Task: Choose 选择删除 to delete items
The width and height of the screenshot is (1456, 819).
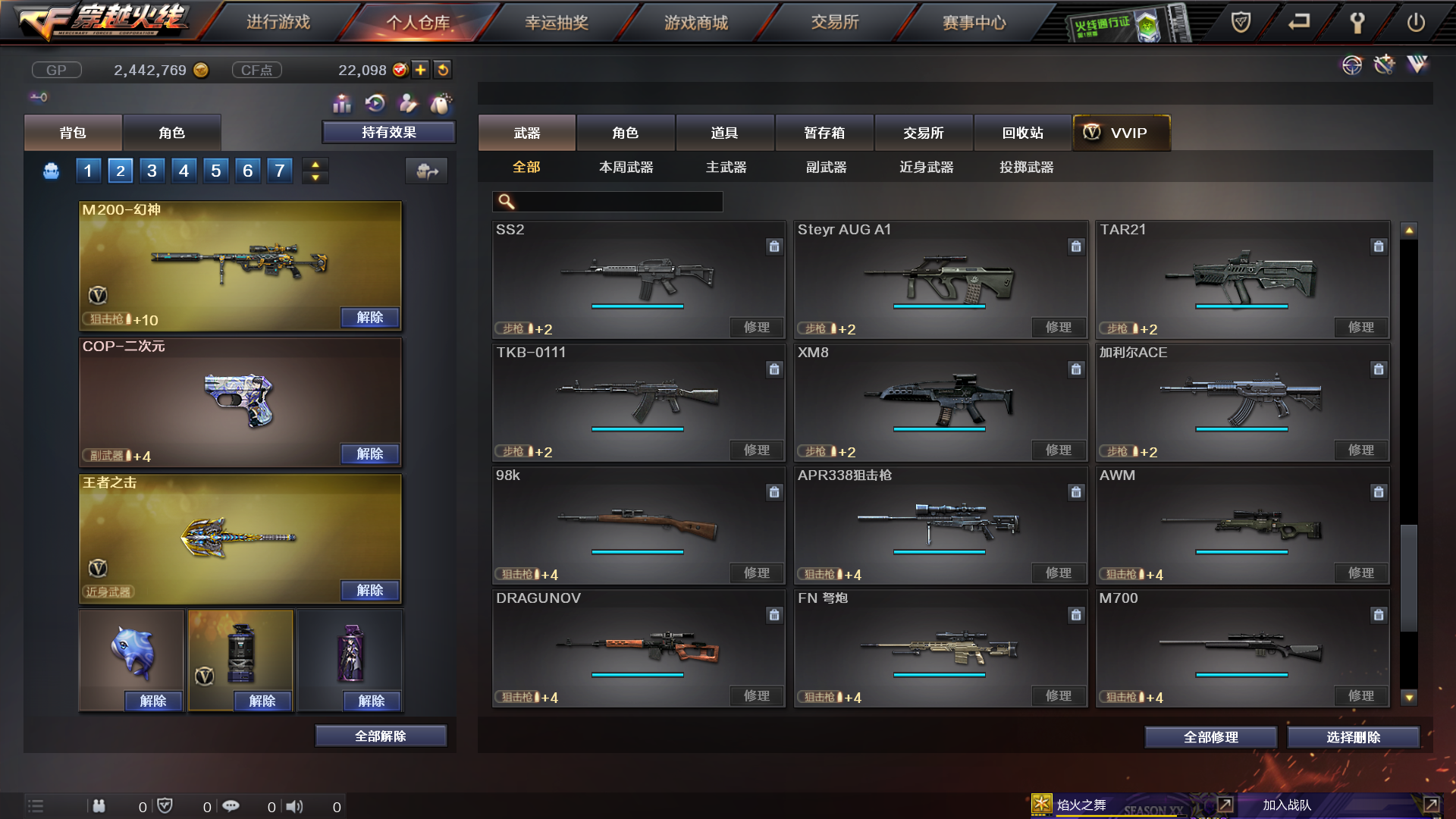Action: pyautogui.click(x=1353, y=737)
